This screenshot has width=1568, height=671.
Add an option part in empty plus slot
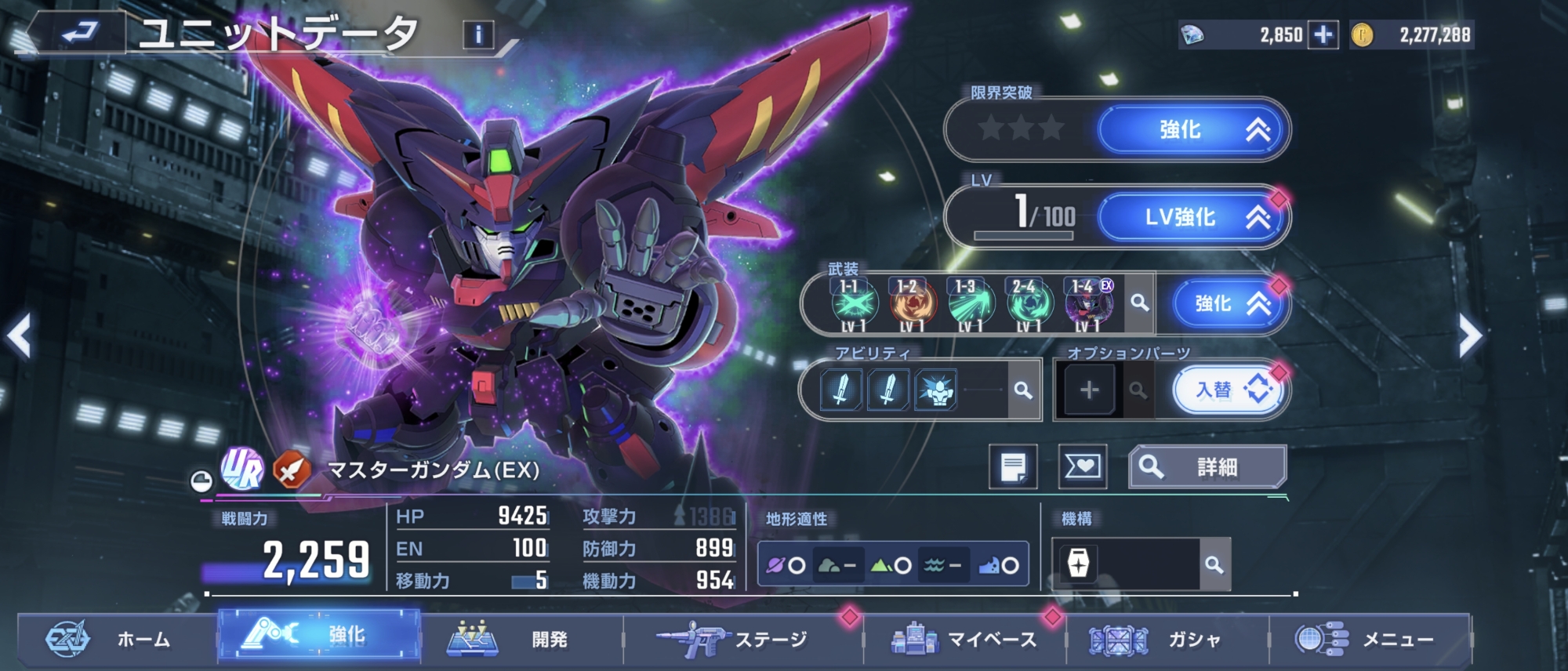pos(1088,390)
